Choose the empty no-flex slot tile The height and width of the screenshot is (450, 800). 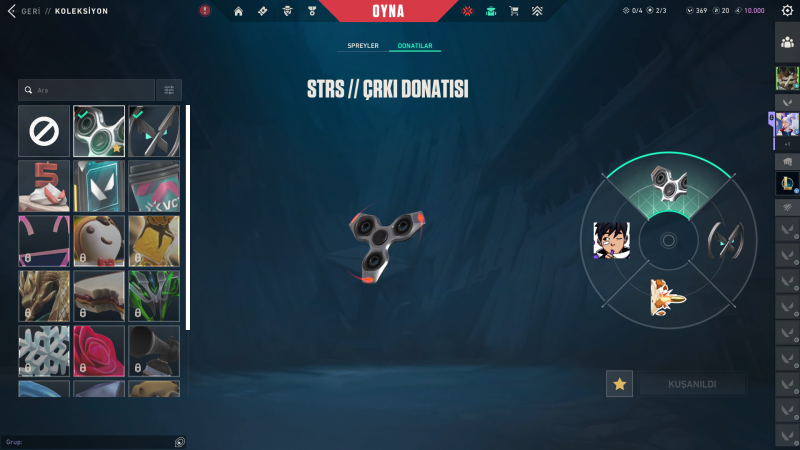point(44,131)
